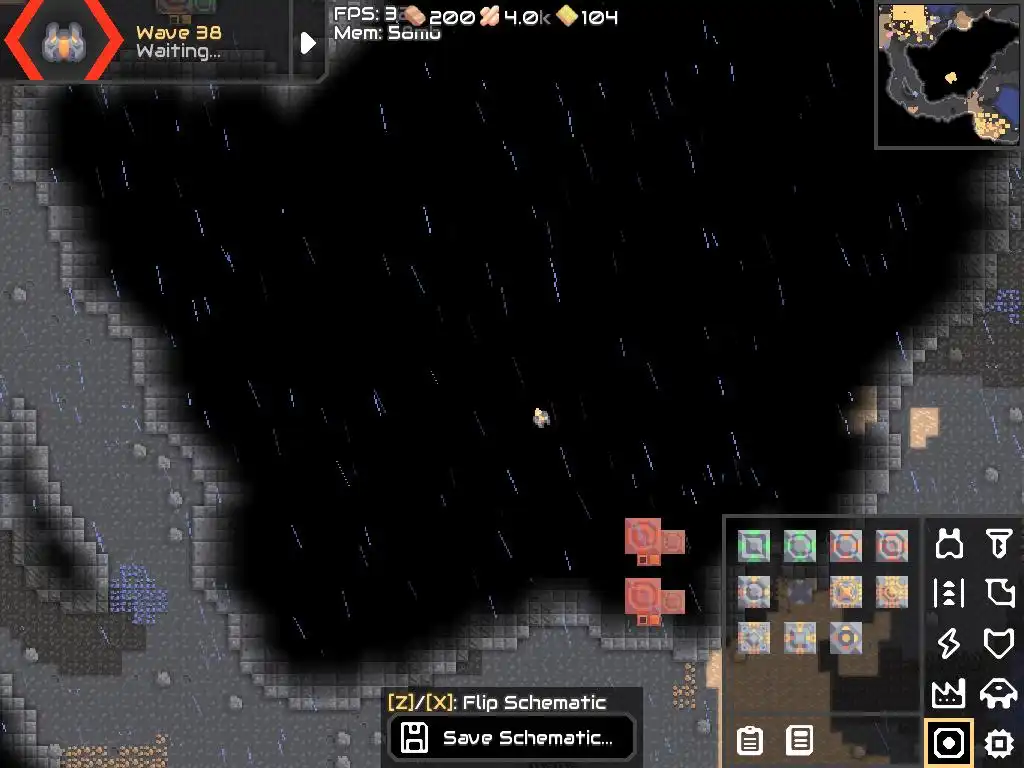Pick the green square block in the palette
This screenshot has height=768, width=1024.
coord(753,545)
